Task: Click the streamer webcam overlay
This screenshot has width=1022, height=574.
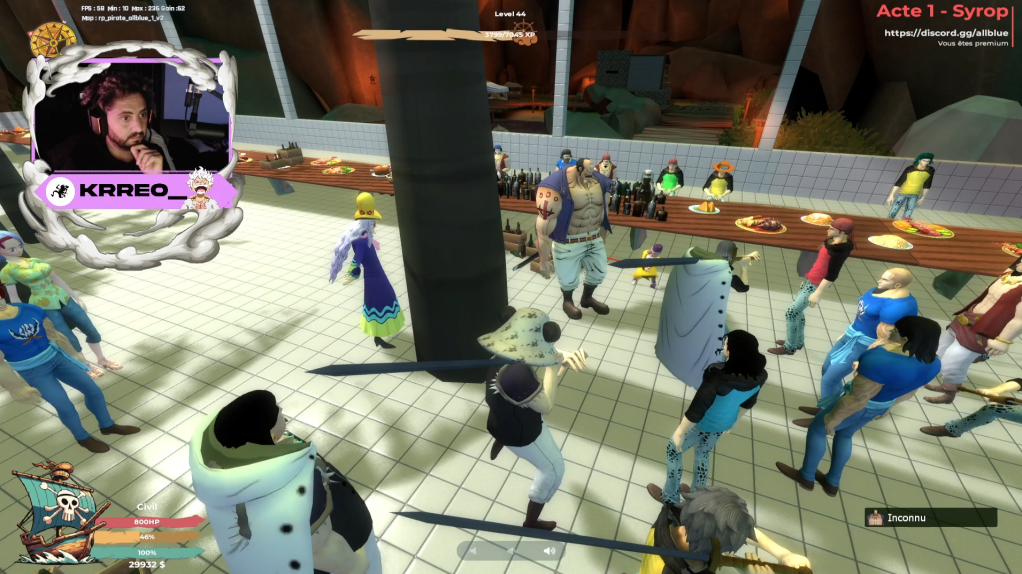Action: (x=129, y=117)
